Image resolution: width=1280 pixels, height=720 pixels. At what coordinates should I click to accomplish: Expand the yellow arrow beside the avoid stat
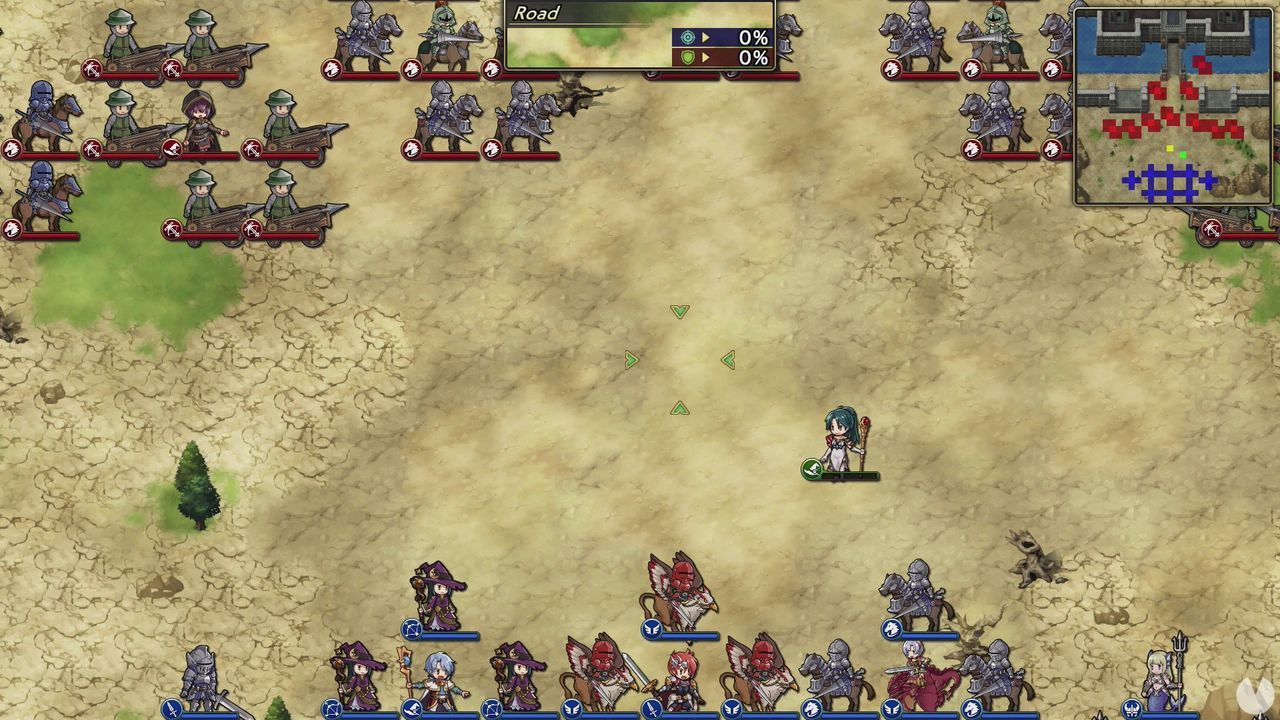[x=705, y=36]
